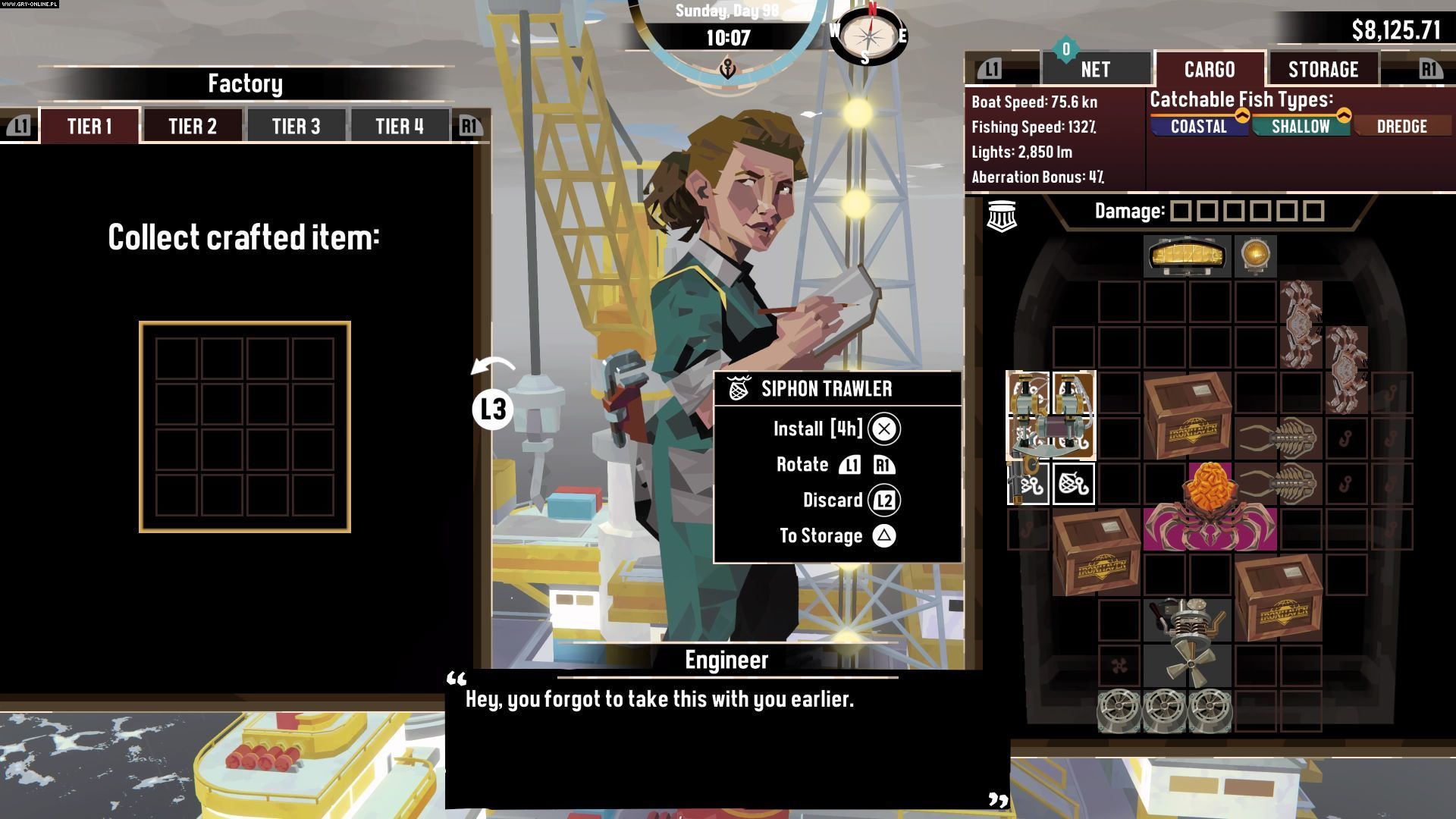Select the Dredge fish type label
This screenshot has height=819, width=1456.
[x=1401, y=127]
